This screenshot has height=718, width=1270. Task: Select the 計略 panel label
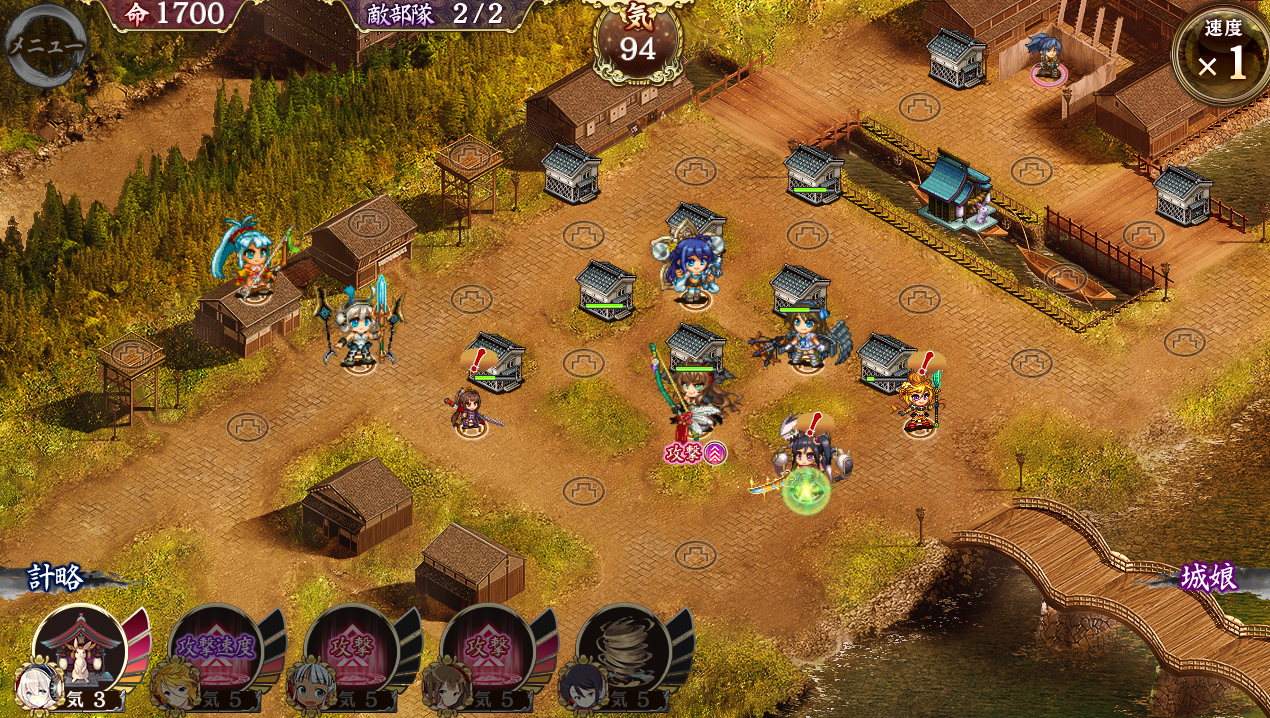(56, 577)
